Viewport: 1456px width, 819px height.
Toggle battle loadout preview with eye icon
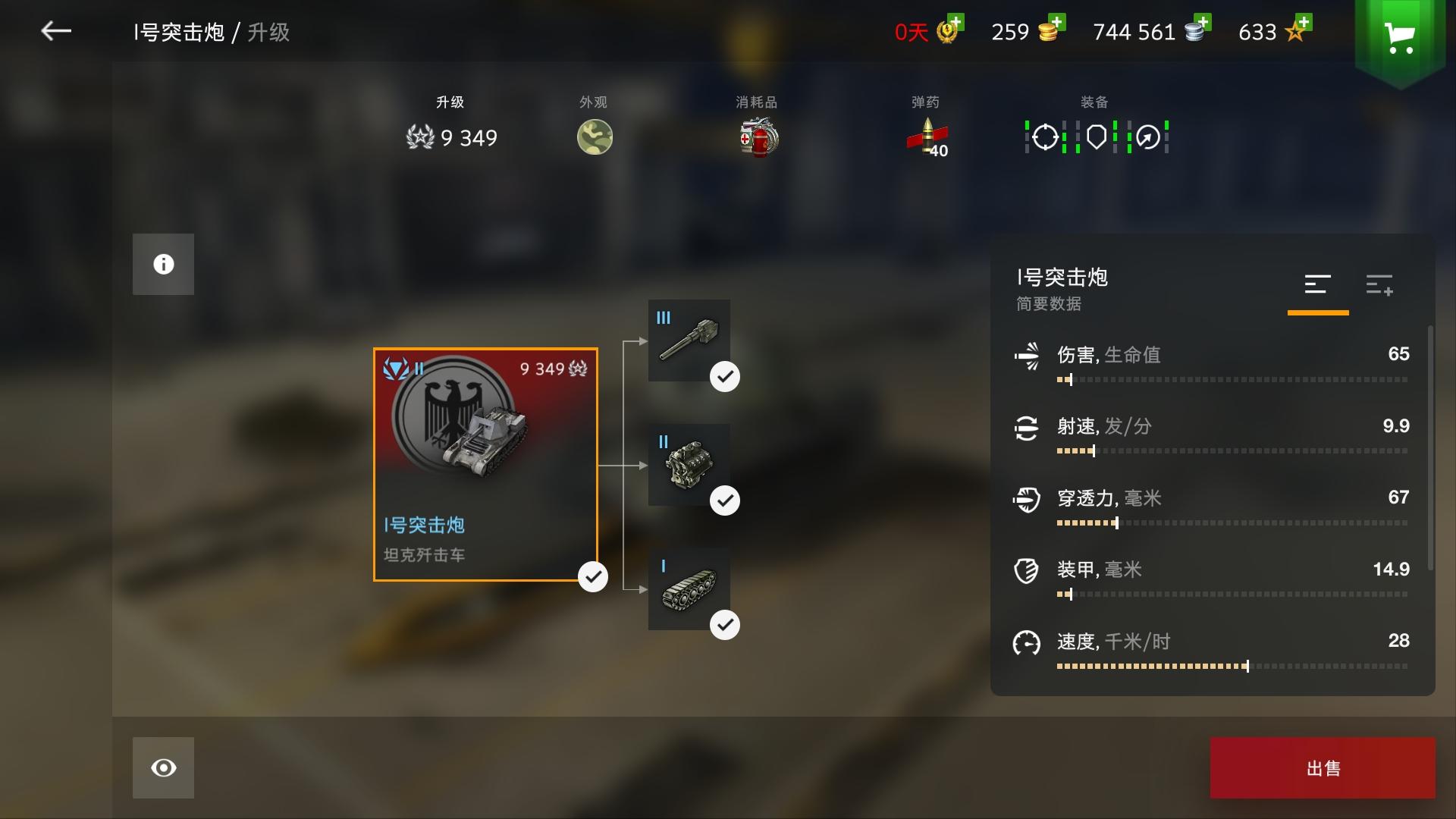coord(163,768)
